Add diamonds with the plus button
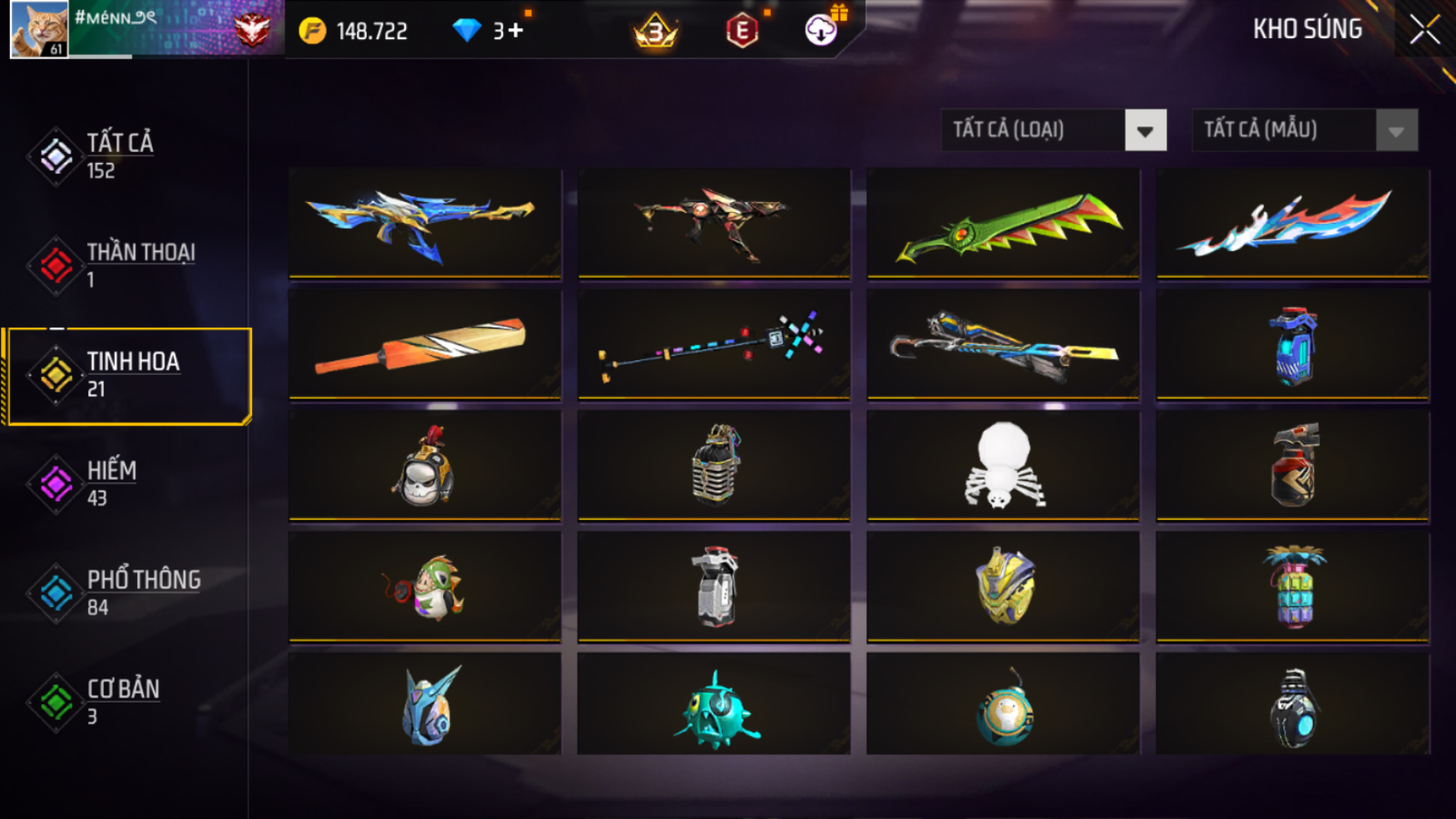Viewport: 1456px width, 819px height. click(x=516, y=31)
